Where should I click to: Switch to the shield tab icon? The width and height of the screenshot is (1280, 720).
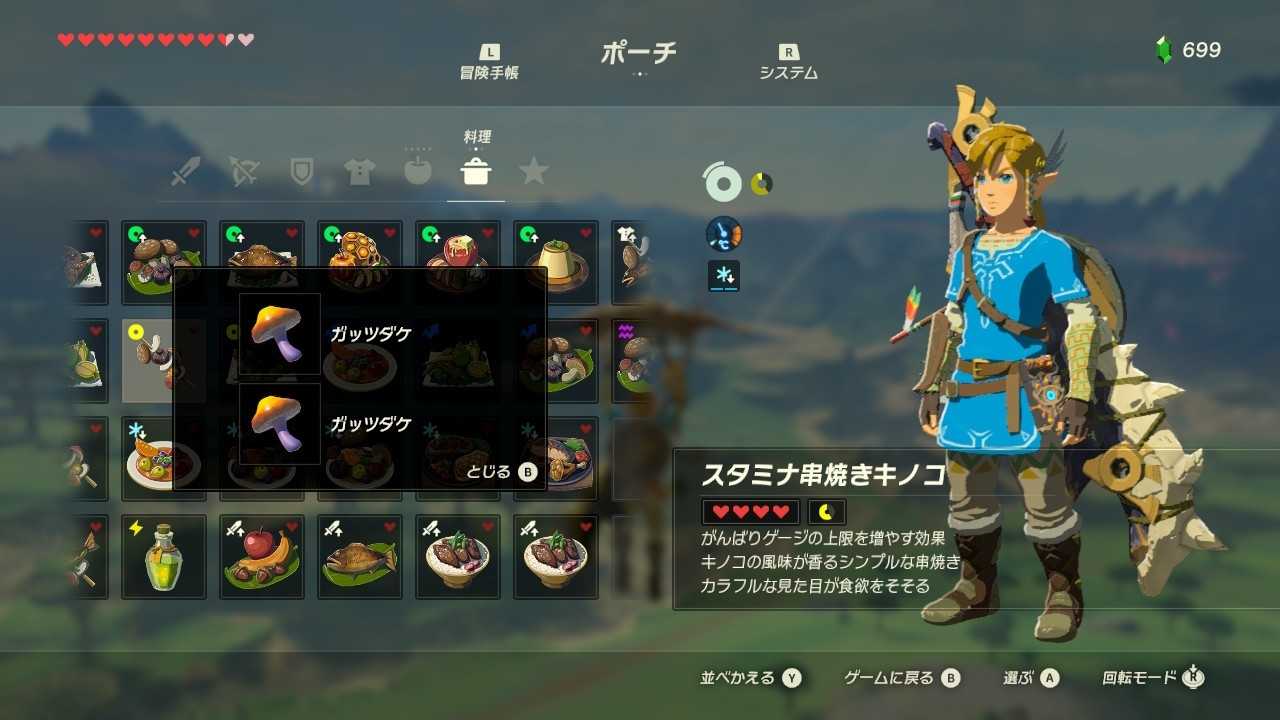302,171
